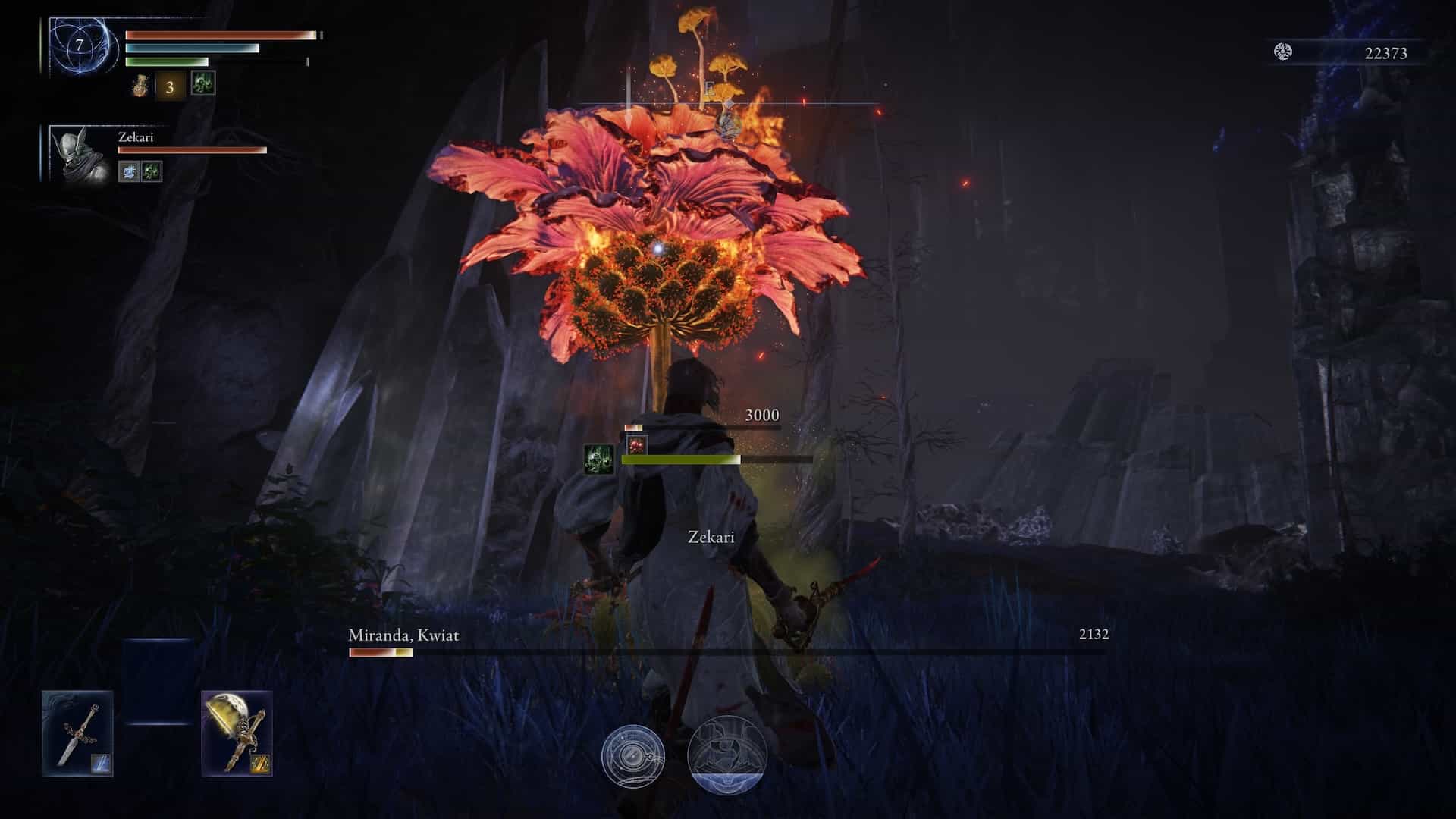
Task: Select the left-hand sword weapon slot
Action: click(x=78, y=733)
